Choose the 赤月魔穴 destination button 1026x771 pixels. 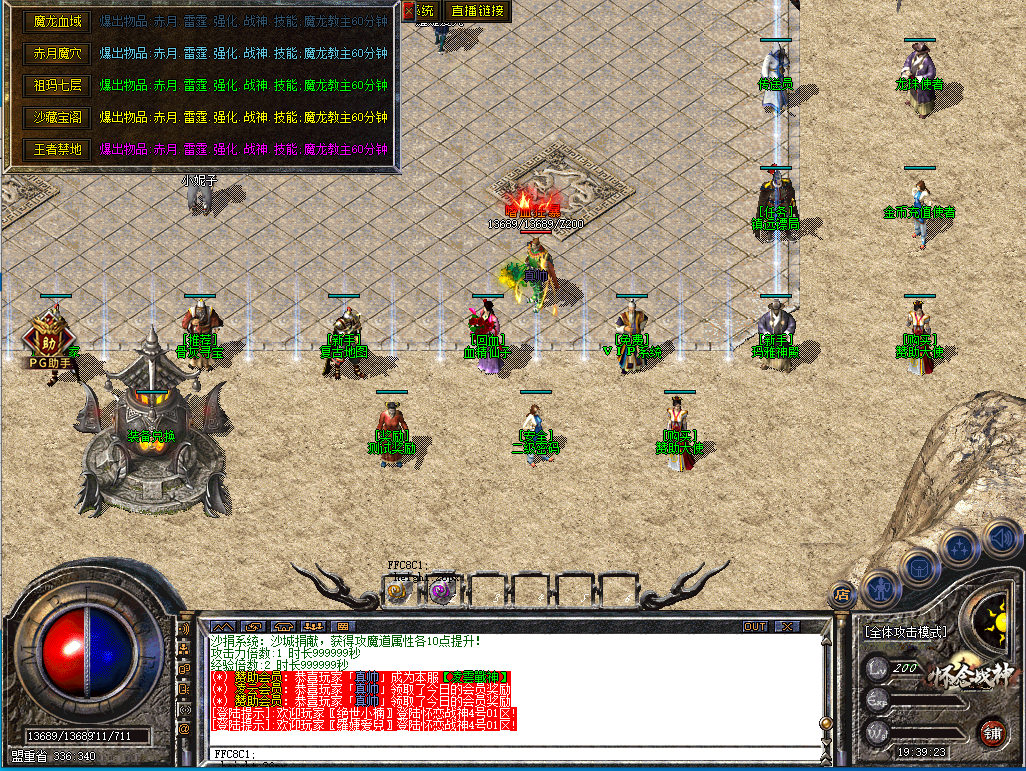(57, 53)
